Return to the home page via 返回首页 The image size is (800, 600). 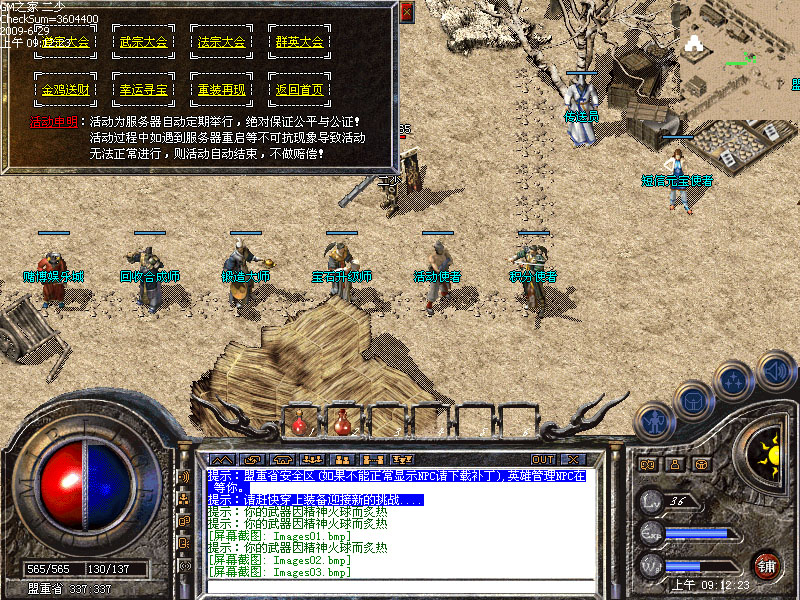[x=300, y=90]
